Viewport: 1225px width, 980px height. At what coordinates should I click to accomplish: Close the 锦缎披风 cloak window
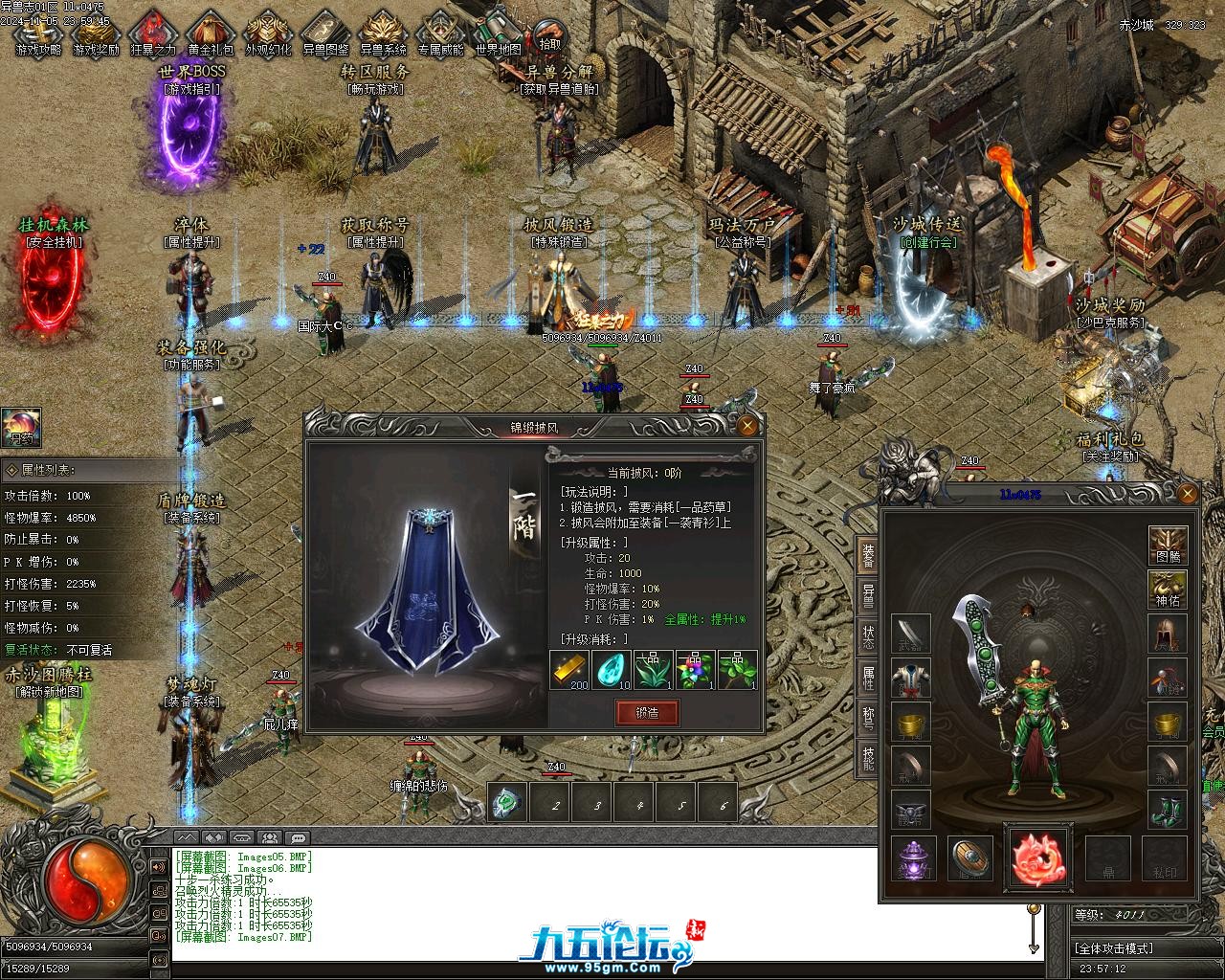click(747, 426)
